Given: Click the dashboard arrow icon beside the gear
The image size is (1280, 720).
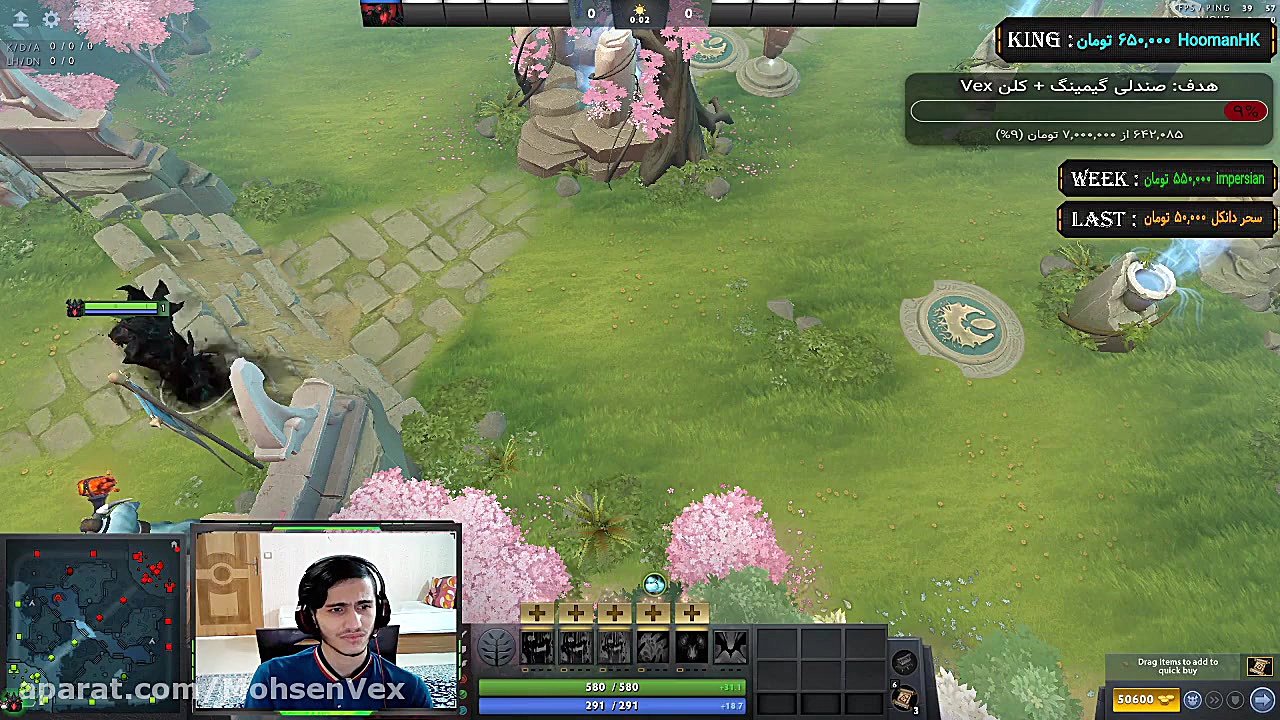Looking at the screenshot, I should point(20,19).
